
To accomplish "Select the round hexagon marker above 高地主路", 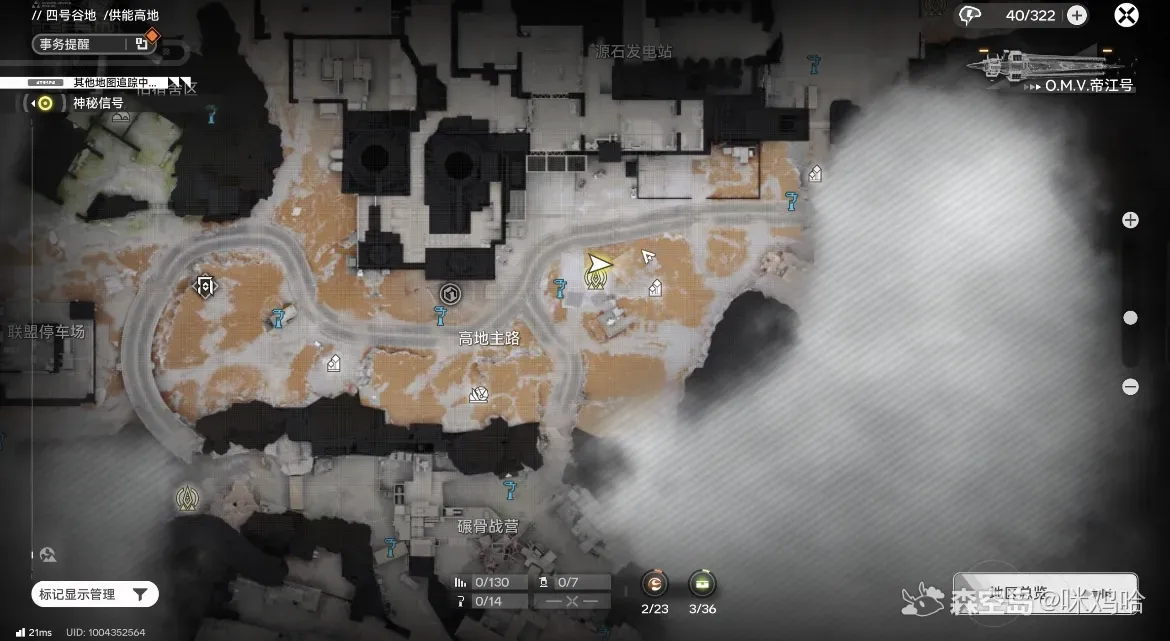I will click(x=449, y=293).
